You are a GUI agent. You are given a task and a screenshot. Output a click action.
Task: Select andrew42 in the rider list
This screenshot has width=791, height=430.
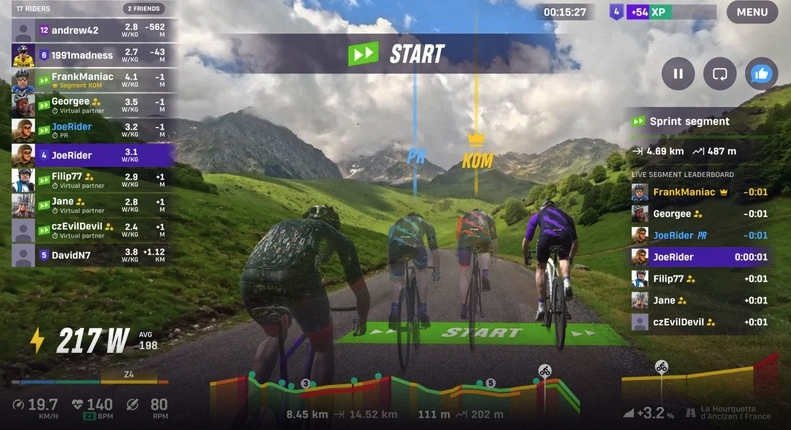pyautogui.click(x=92, y=30)
